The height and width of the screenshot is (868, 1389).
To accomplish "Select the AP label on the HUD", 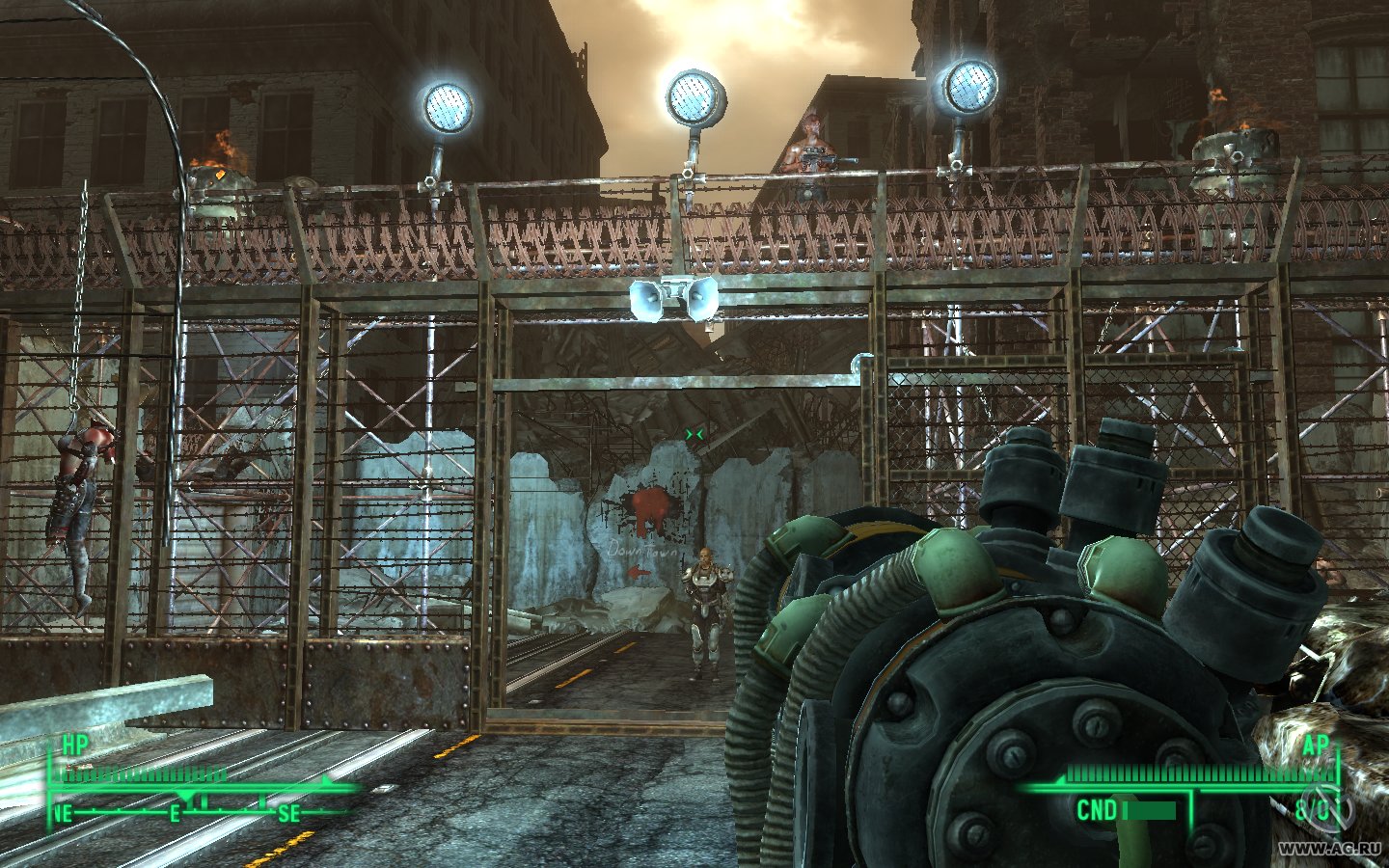I will (1314, 746).
